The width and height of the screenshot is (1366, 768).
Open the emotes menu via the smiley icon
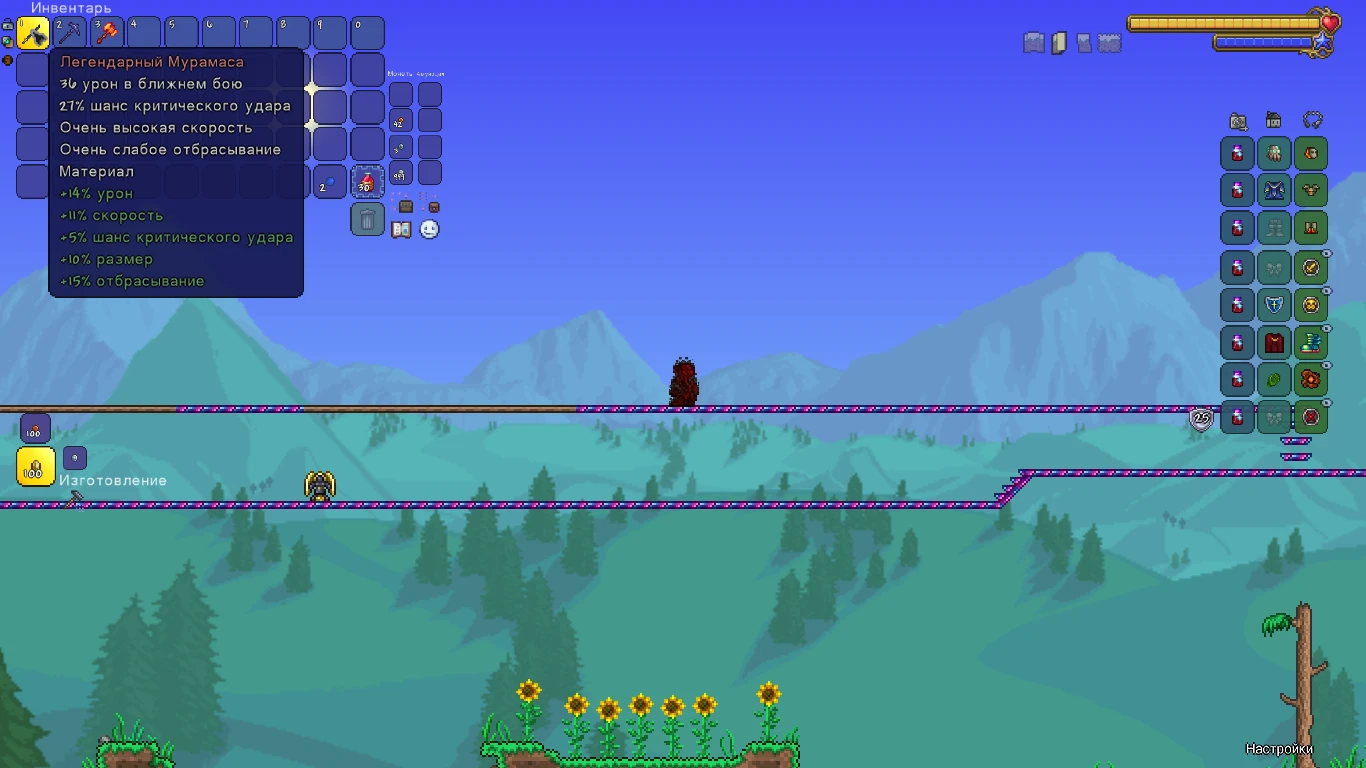tap(429, 230)
